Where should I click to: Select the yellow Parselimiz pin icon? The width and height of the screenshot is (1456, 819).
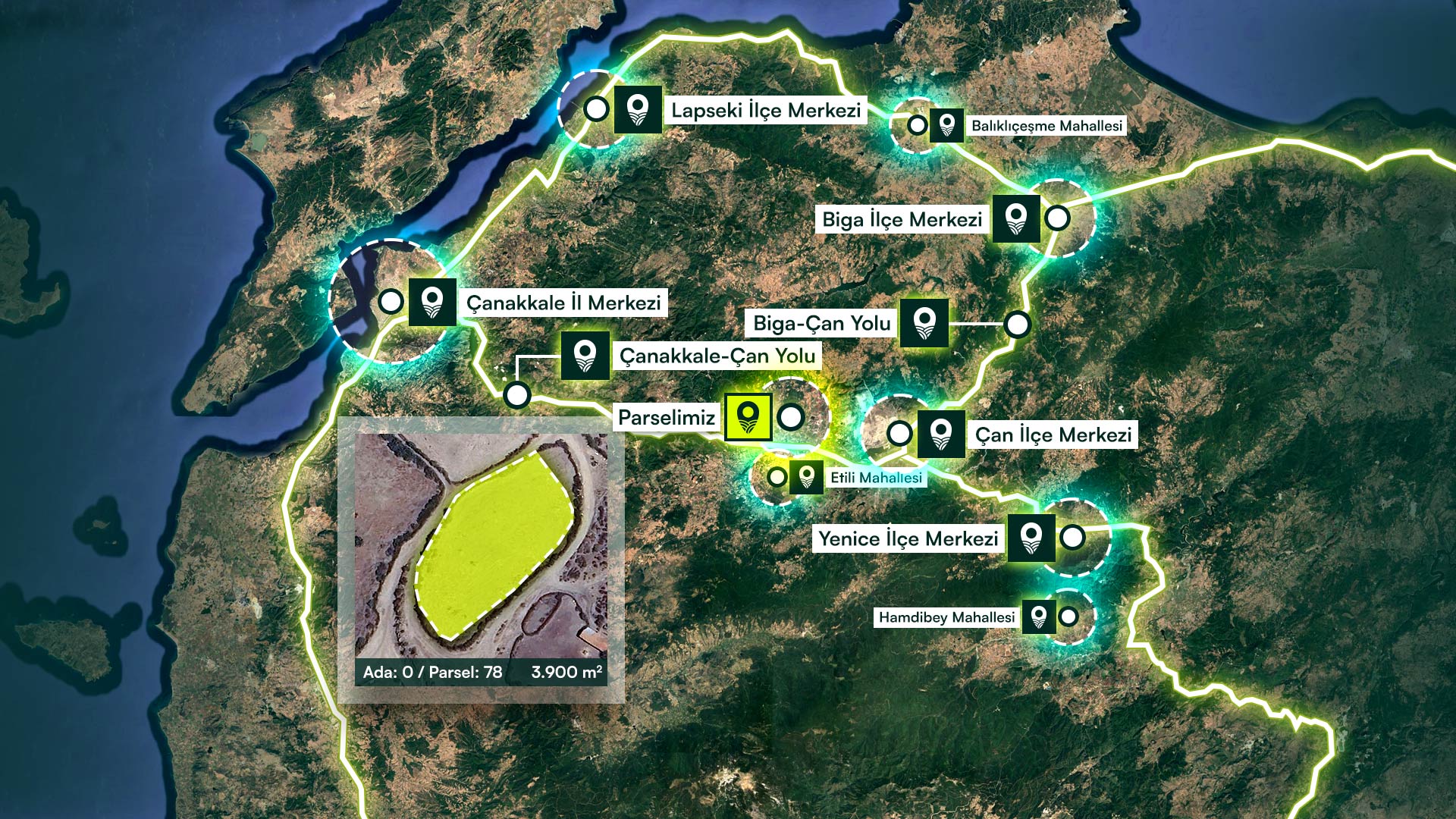[748, 417]
